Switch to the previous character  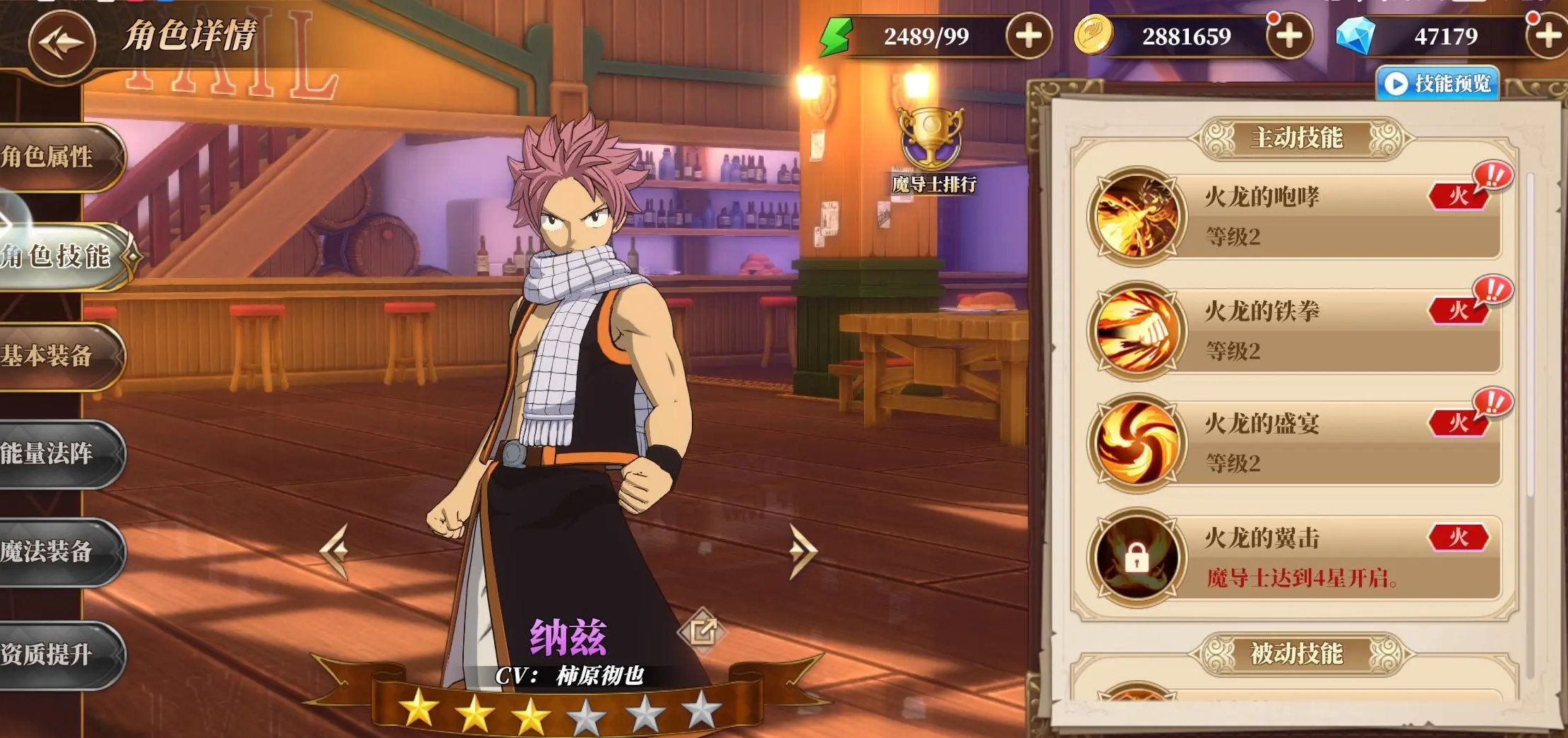tap(335, 550)
